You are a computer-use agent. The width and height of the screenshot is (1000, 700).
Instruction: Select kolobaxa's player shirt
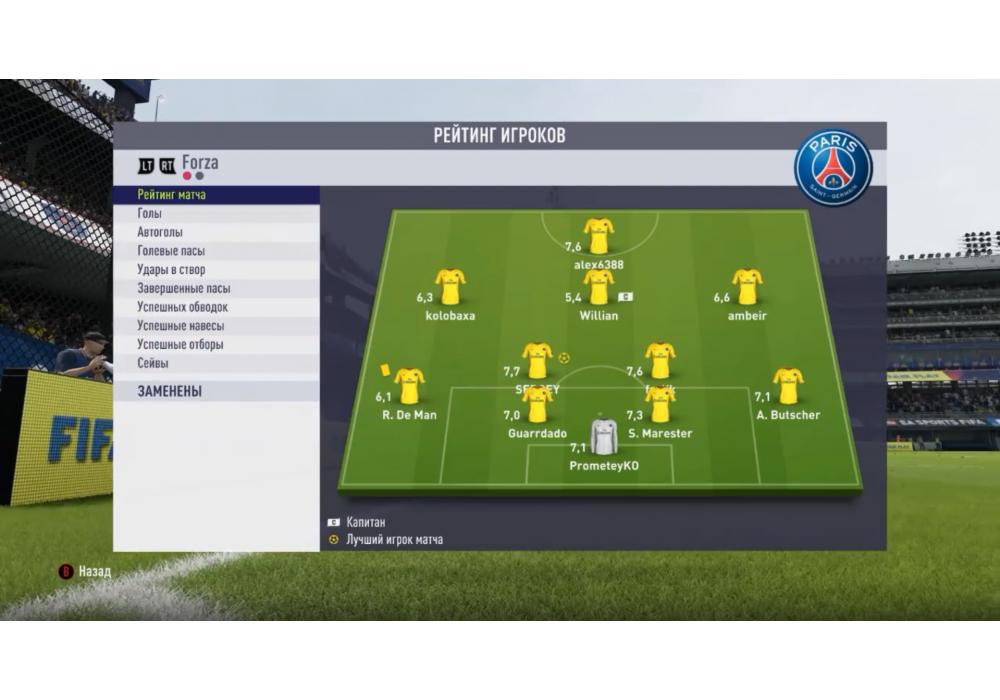tap(450, 287)
